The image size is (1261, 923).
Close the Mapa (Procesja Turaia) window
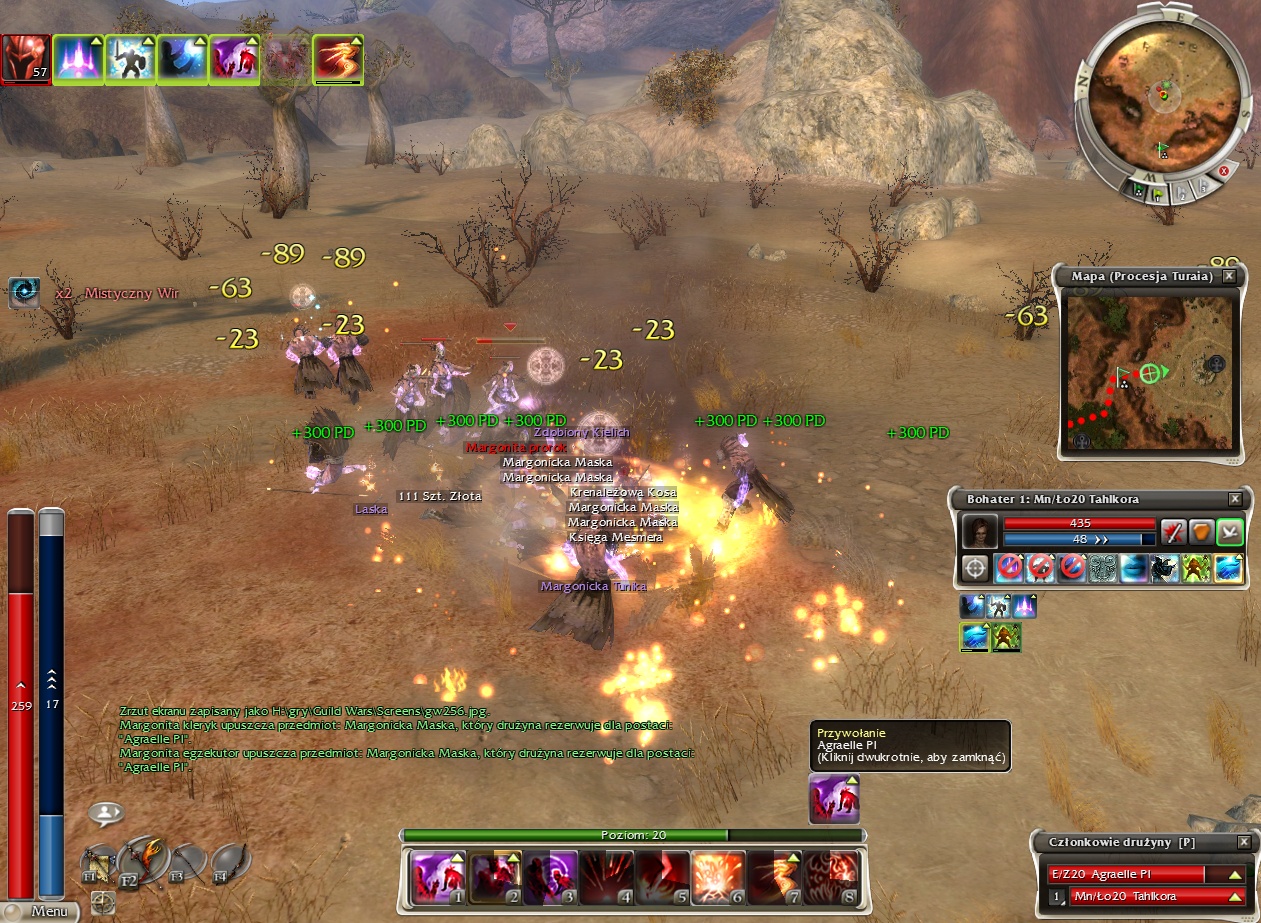[1228, 276]
